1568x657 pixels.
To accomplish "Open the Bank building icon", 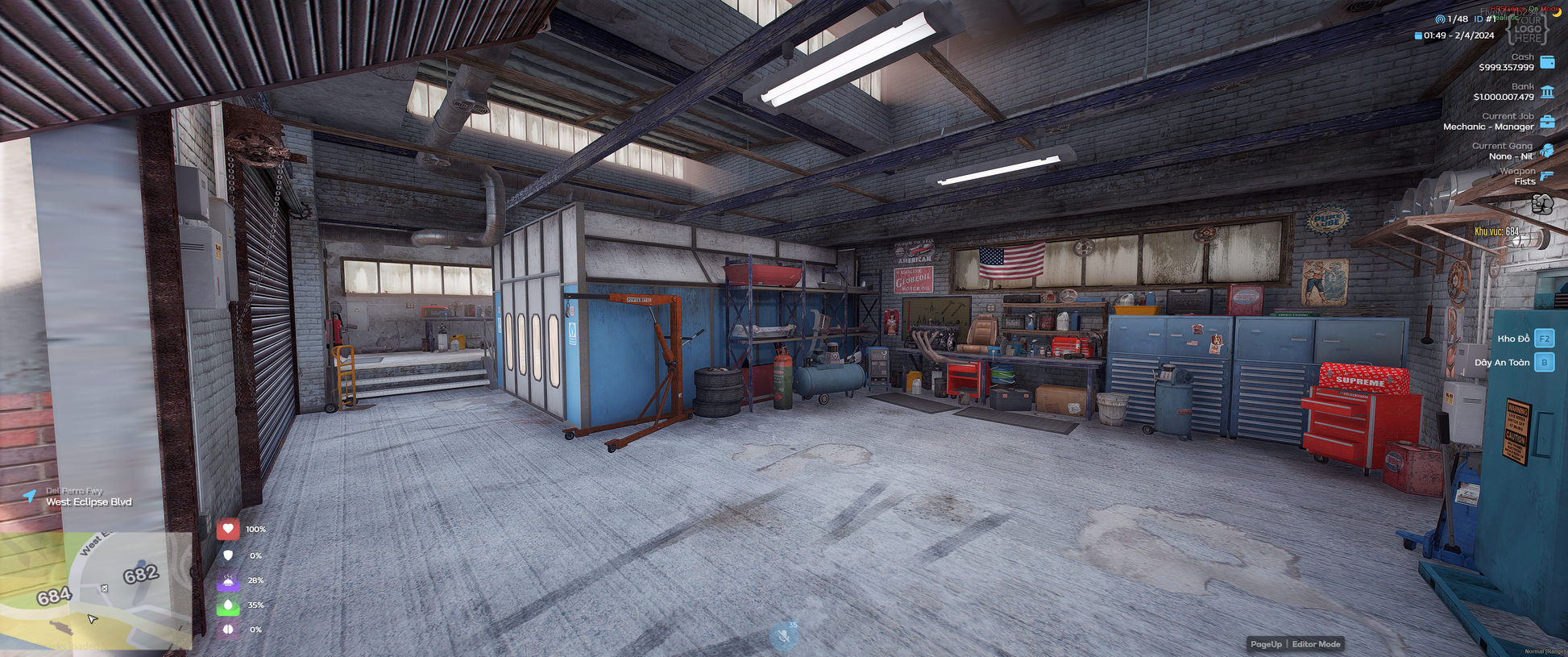I will 1547,92.
